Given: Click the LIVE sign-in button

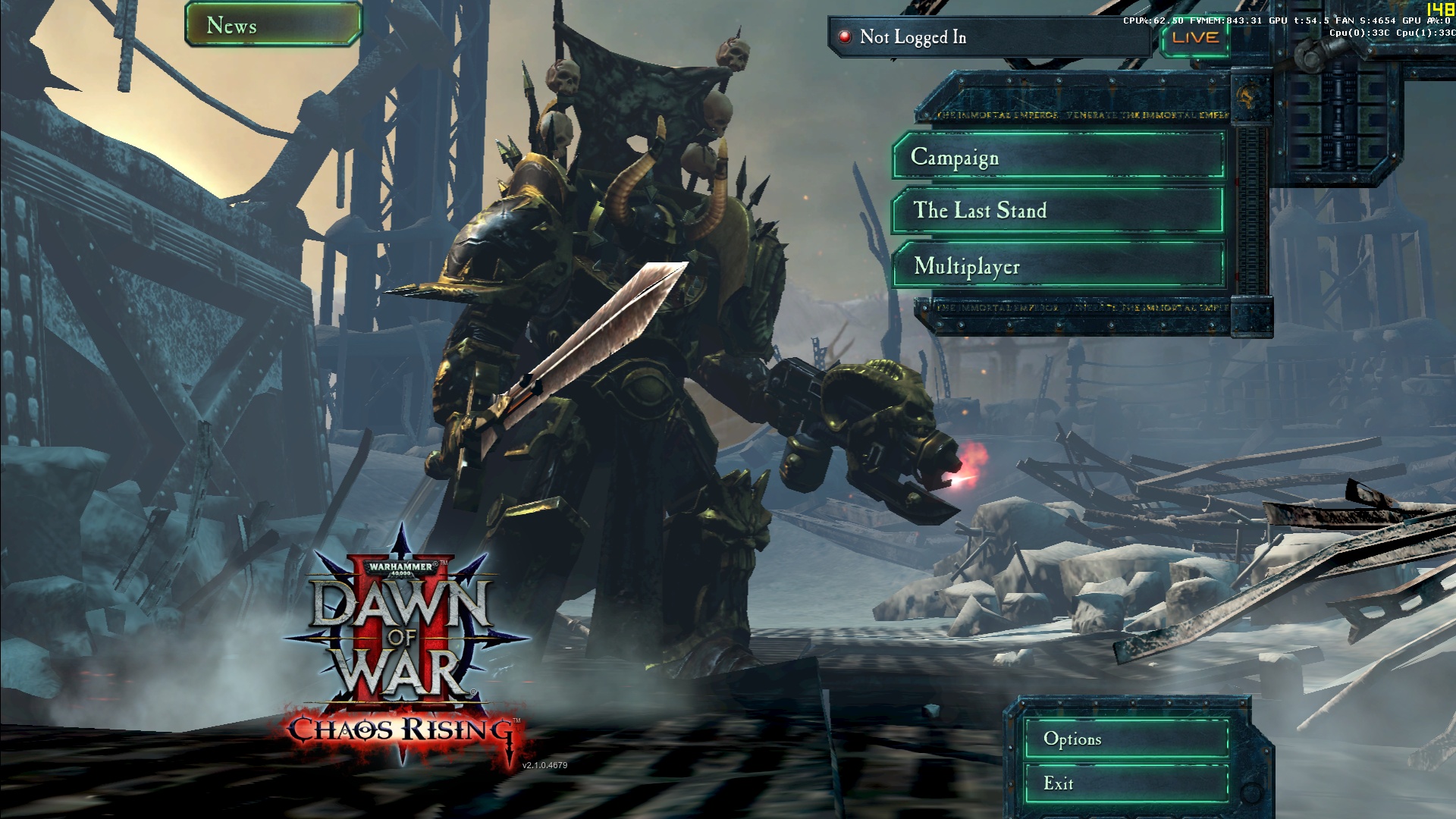Looking at the screenshot, I should [1195, 37].
